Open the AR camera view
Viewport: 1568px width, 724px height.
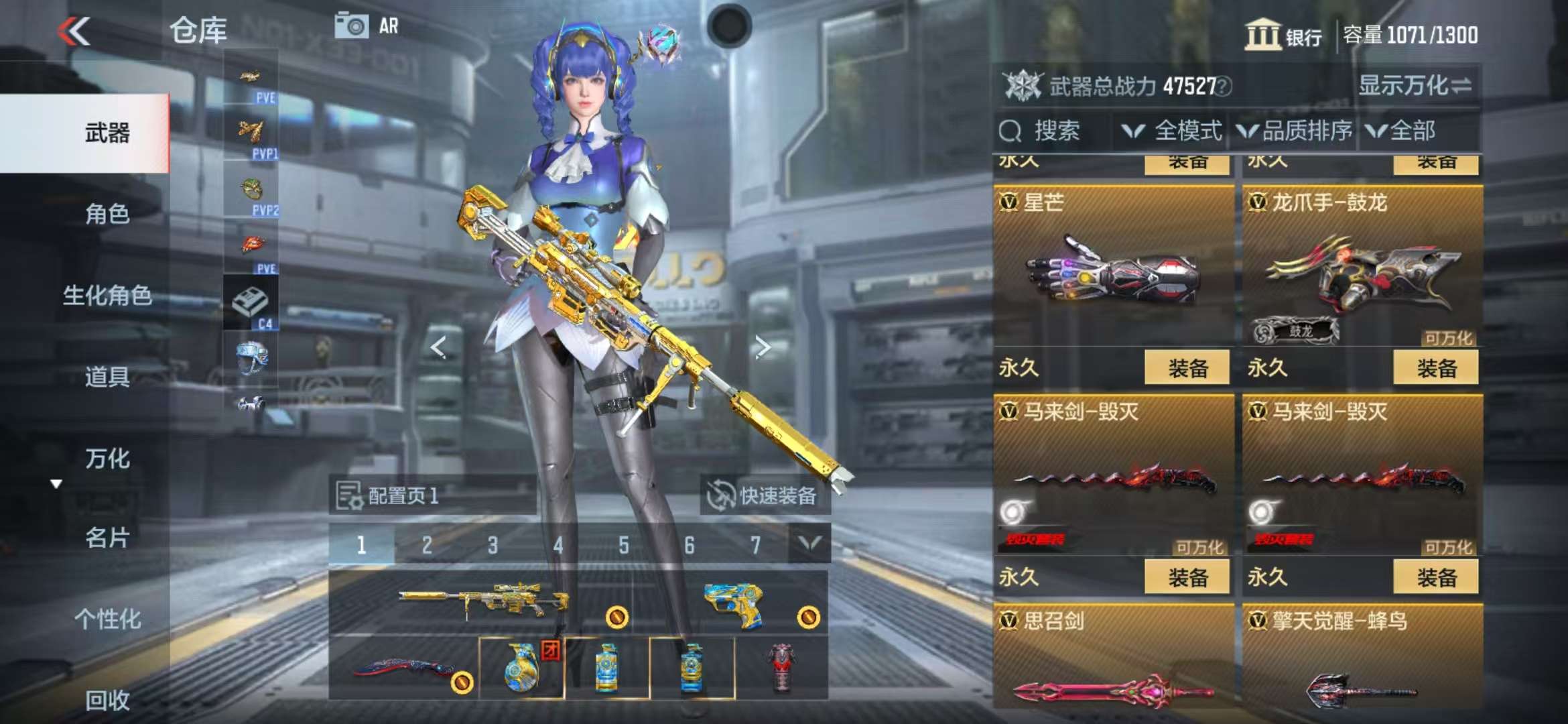coord(367,26)
